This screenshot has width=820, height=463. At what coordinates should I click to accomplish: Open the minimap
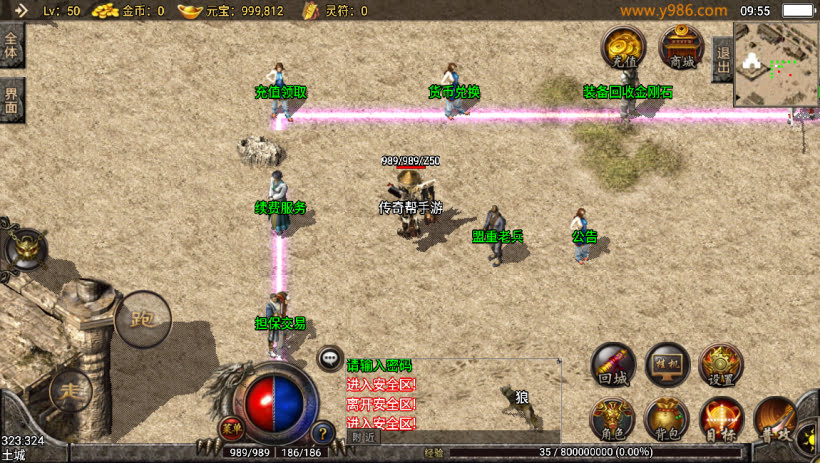776,64
